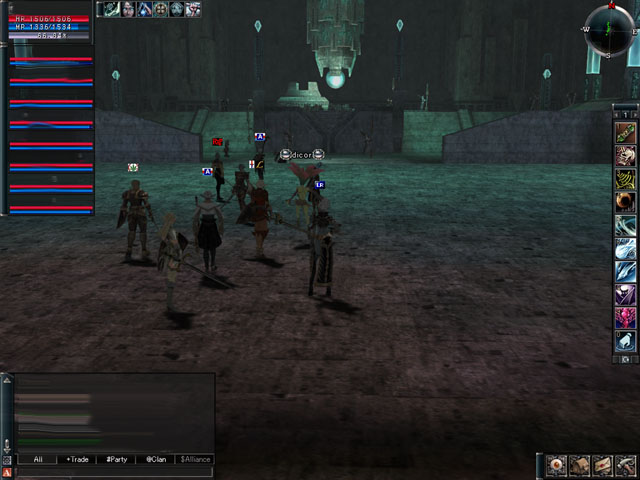Viewport: 640px width, 480px height.
Task: Select the #Party chat tab
Action: pos(116,459)
